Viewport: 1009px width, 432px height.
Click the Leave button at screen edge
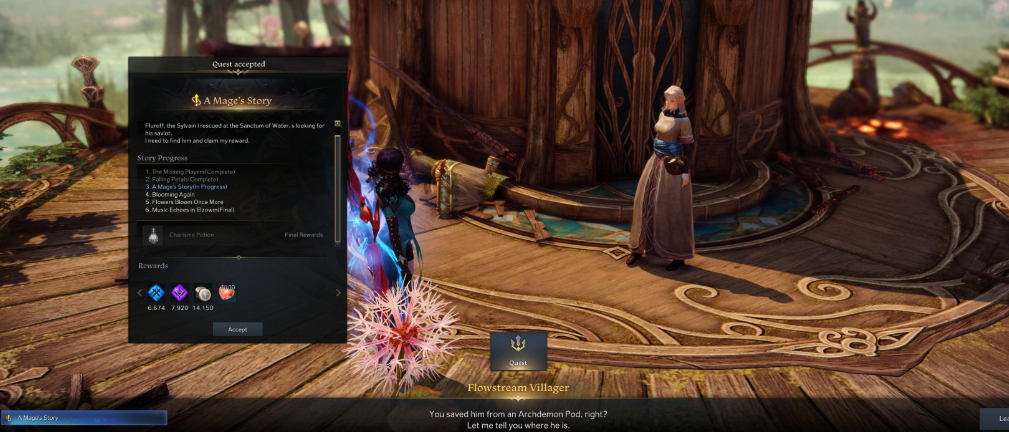pyautogui.click(x=996, y=418)
